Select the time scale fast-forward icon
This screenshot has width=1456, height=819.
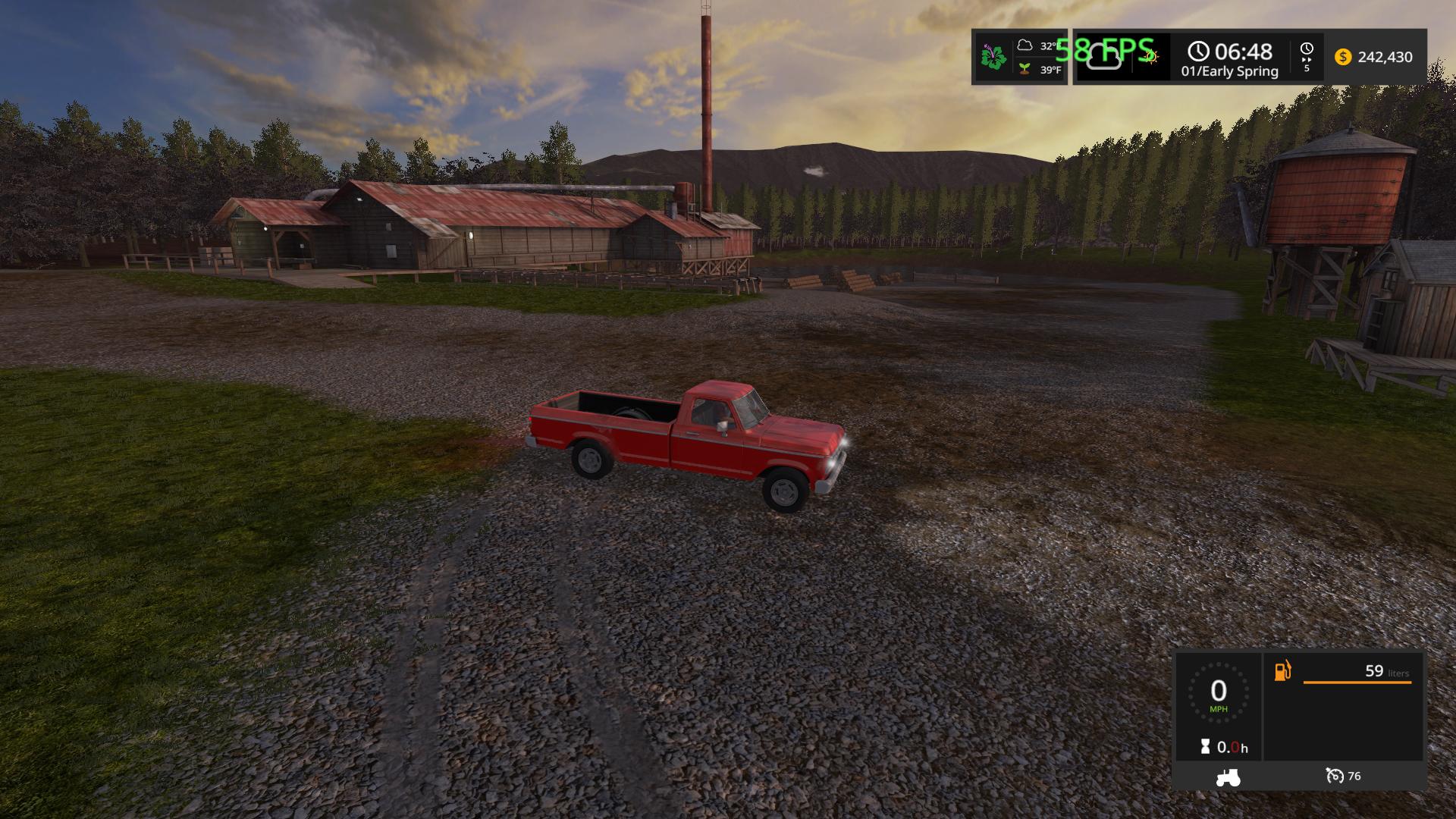pyautogui.click(x=1307, y=57)
